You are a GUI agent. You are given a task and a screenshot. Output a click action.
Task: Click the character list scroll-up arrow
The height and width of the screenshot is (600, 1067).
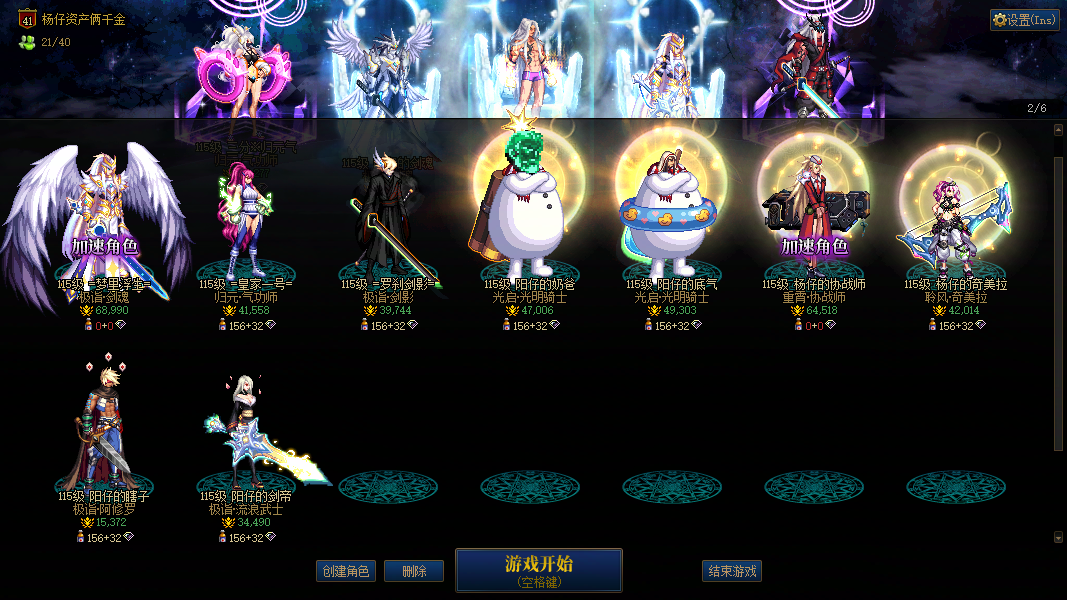[x=1059, y=129]
